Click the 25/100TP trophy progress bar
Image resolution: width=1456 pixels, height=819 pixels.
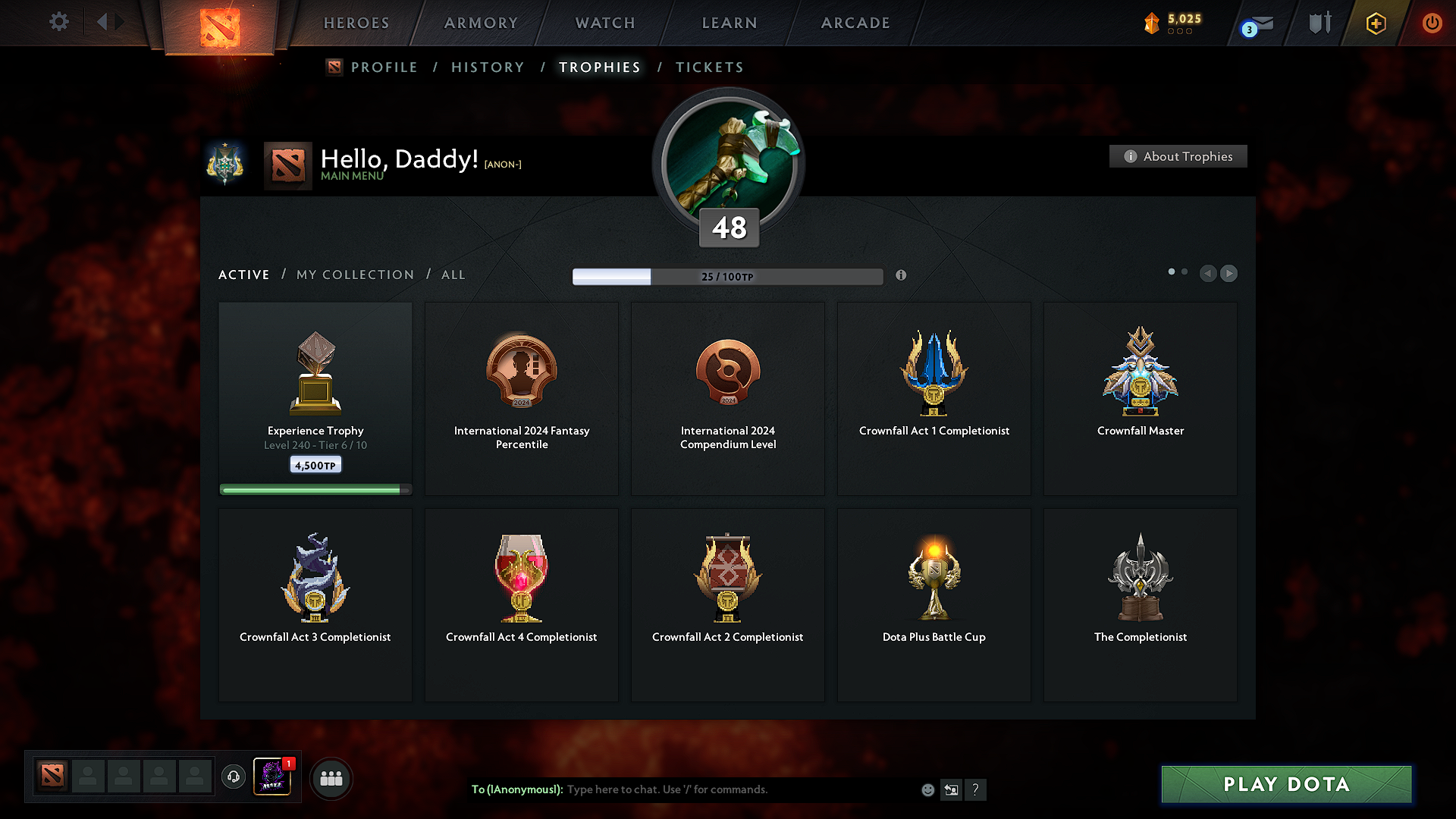coord(728,277)
